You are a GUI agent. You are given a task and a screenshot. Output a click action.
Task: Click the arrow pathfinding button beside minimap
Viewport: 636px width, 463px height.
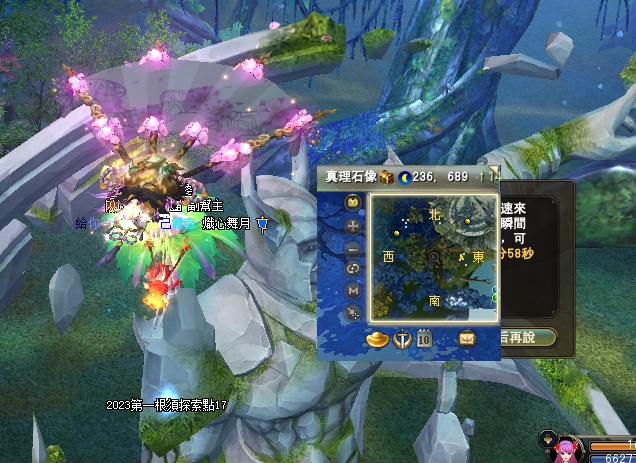click(353, 312)
